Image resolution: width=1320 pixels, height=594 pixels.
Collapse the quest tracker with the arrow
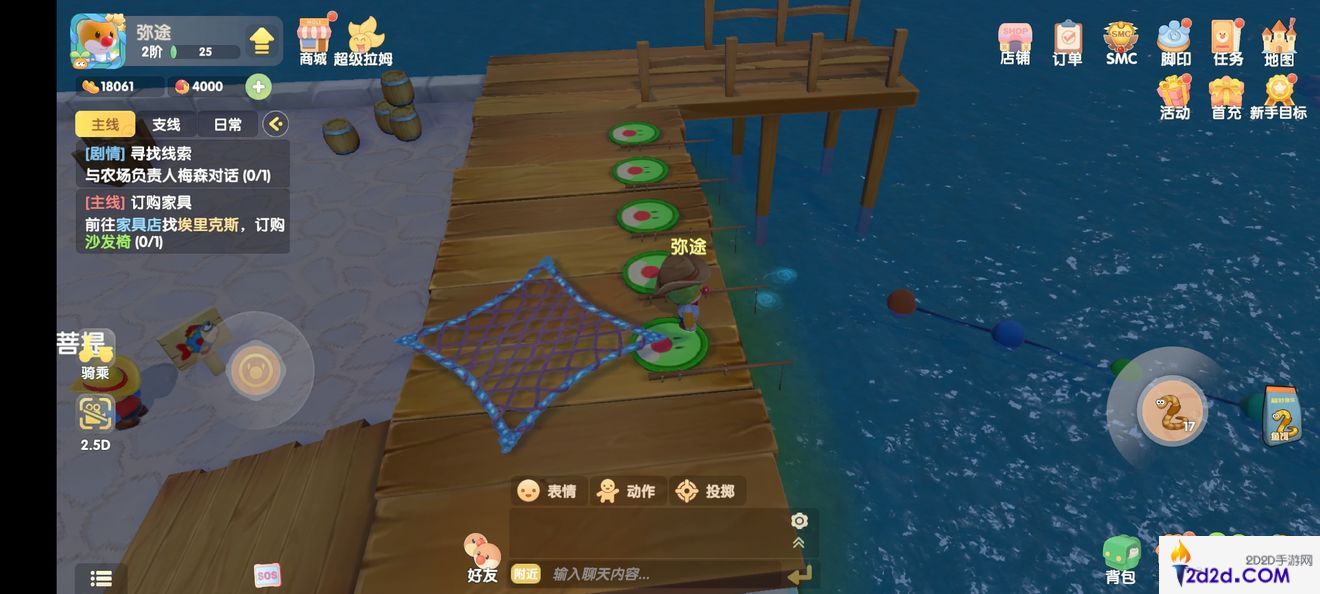point(275,124)
